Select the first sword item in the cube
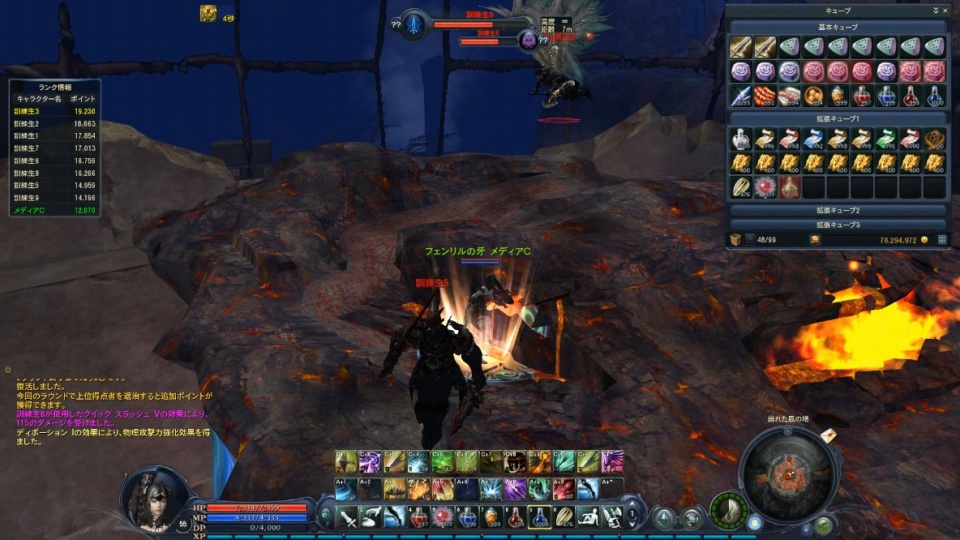The image size is (960, 540). (740, 47)
